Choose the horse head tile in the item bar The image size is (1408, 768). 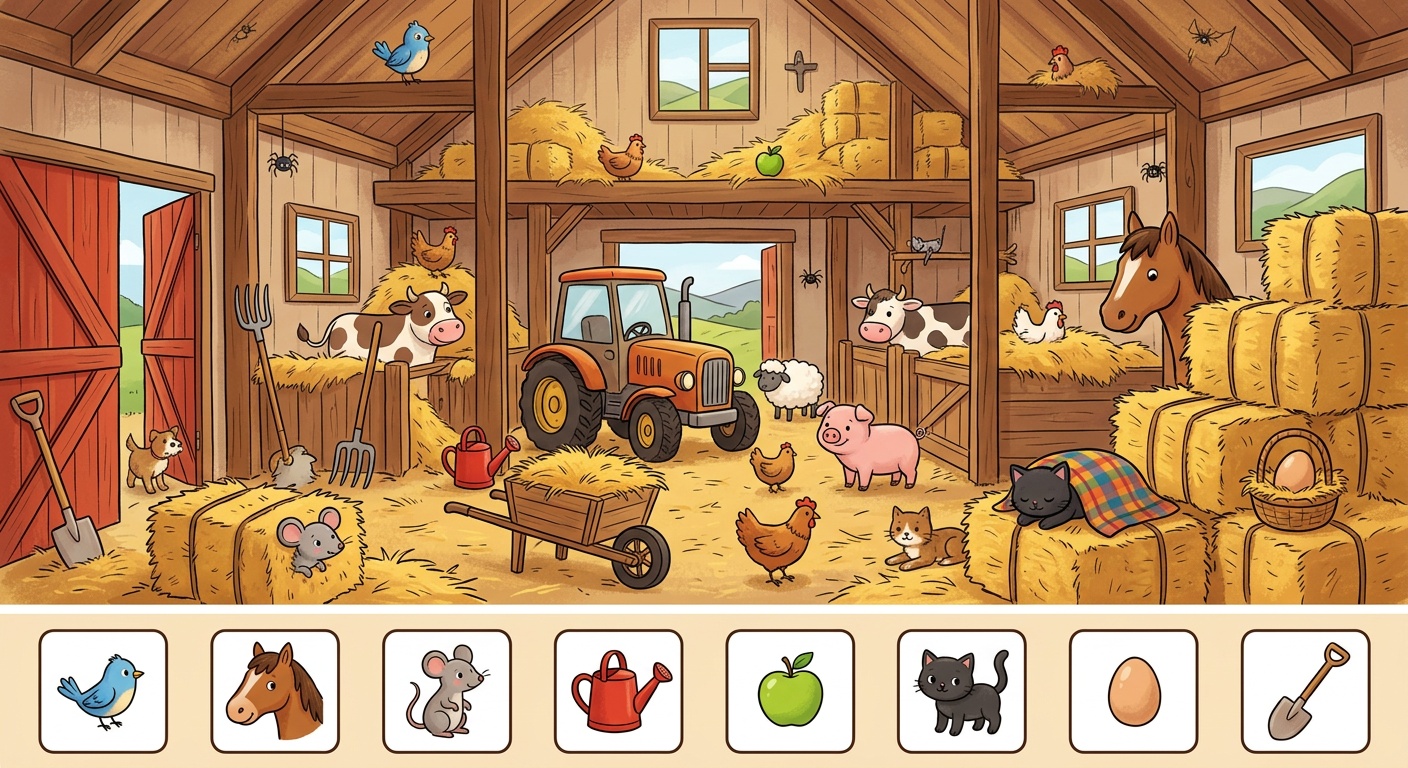(275, 691)
